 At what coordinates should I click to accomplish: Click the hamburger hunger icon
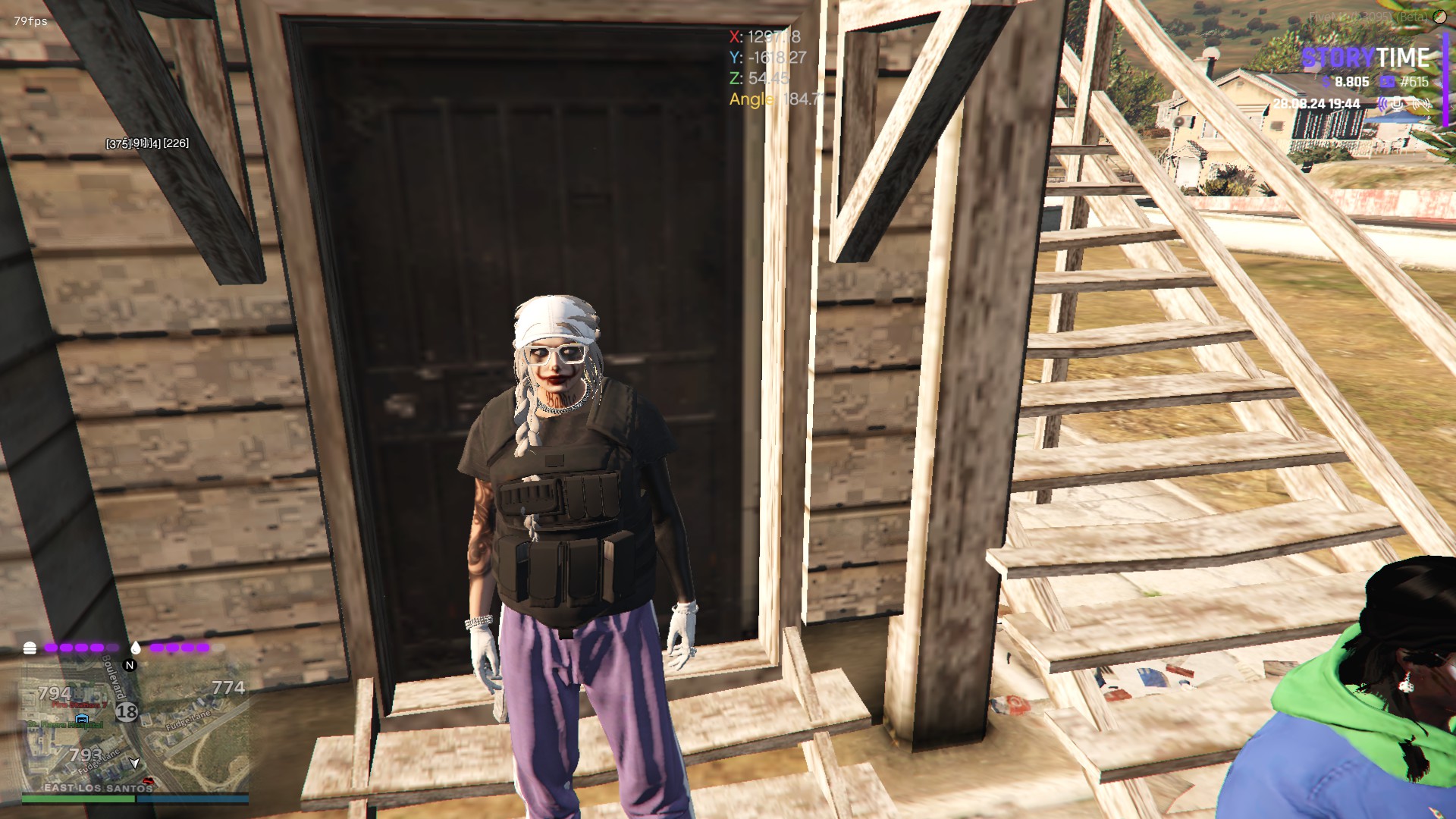(x=30, y=648)
